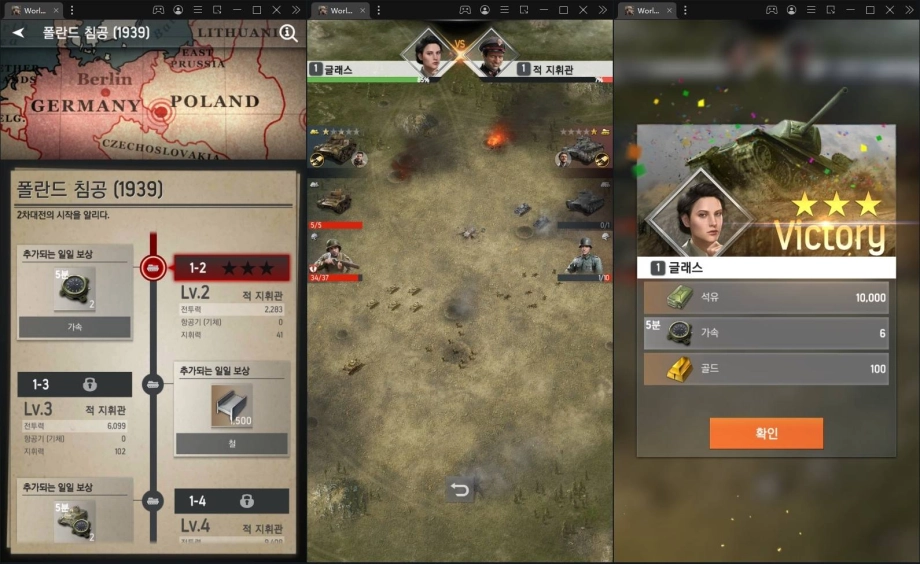Confirm victory with the 확인 button
Image resolution: width=920 pixels, height=564 pixels.
[x=766, y=433]
